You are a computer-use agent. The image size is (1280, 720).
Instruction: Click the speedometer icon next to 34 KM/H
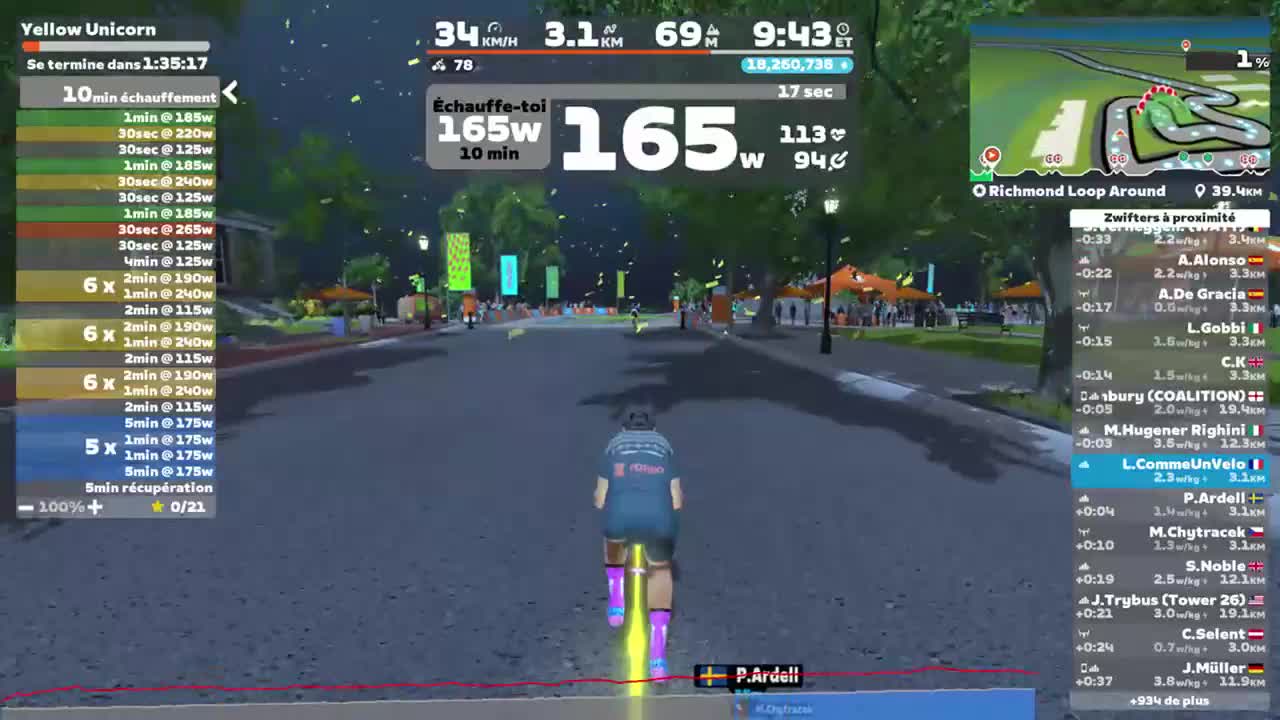pos(495,29)
